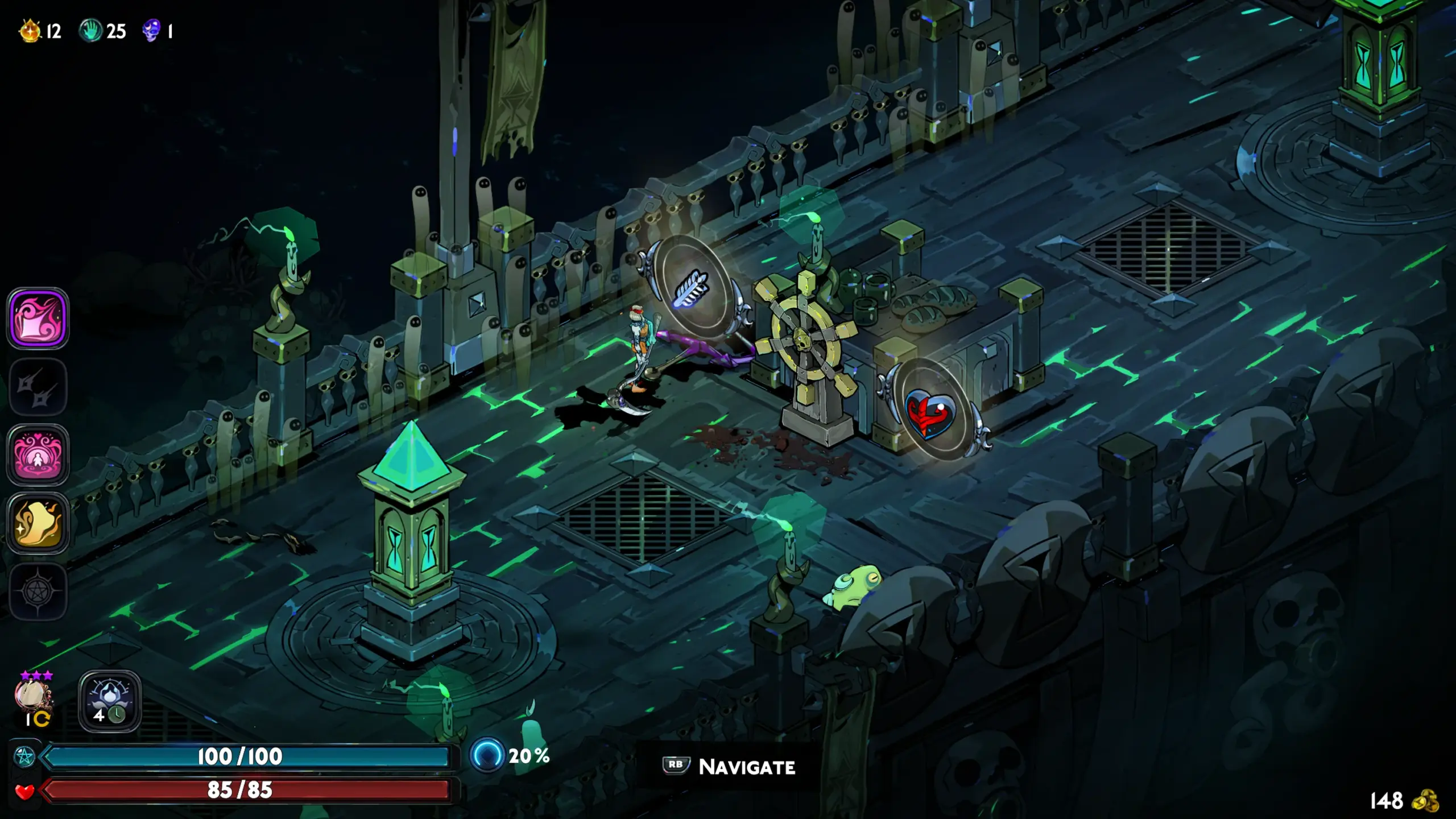Click the empty pentagram magick slot
This screenshot has width=1456, height=819.
pos(38,591)
